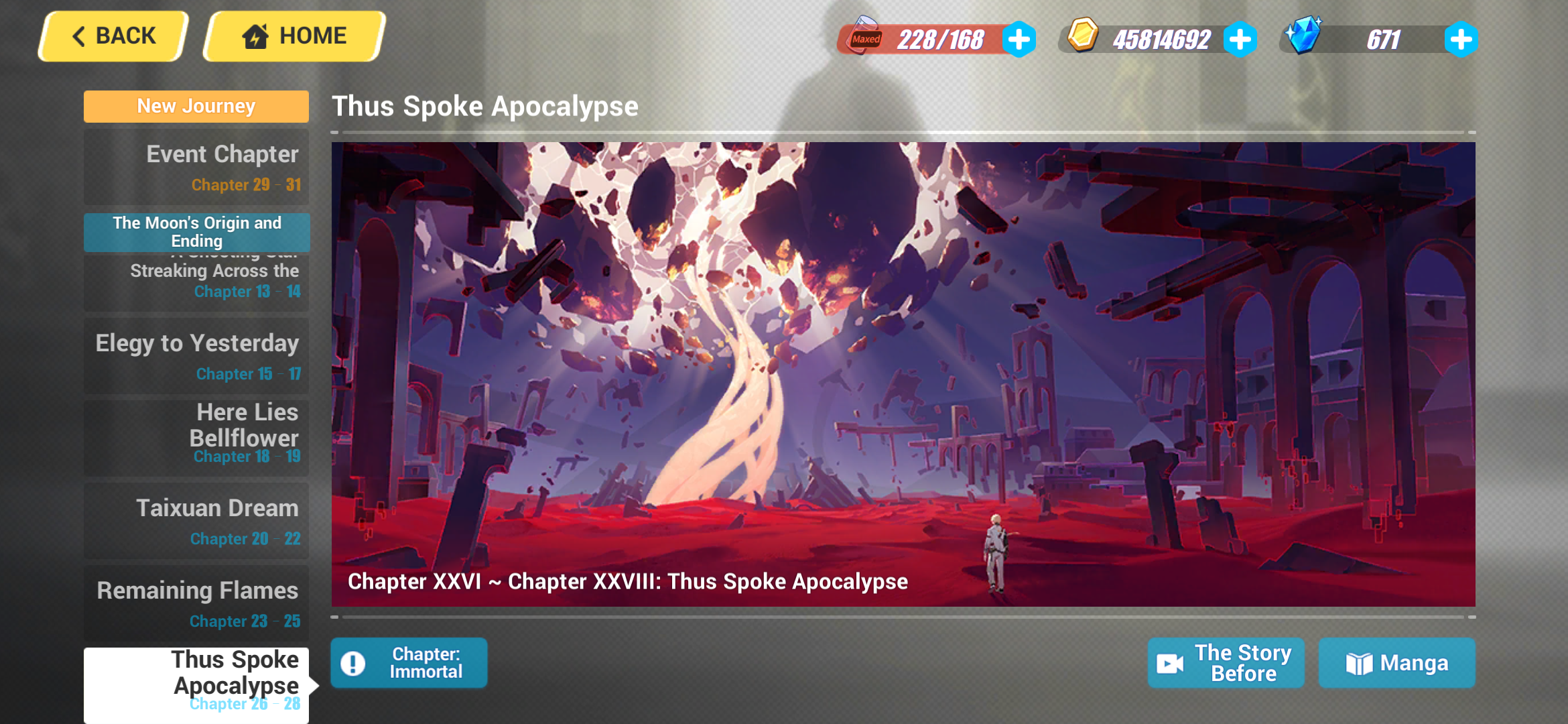
Task: Switch to the Thus Spoke Apocalypse chapter
Action: point(196,679)
